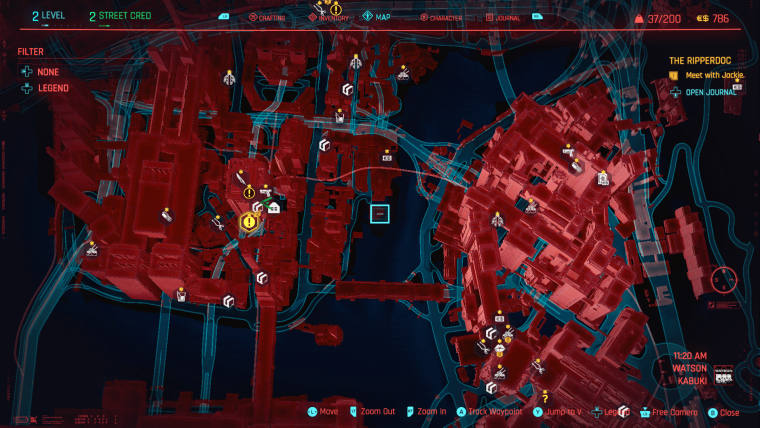
Task: Set the map filter to None
Action: pyautogui.click(x=47, y=70)
